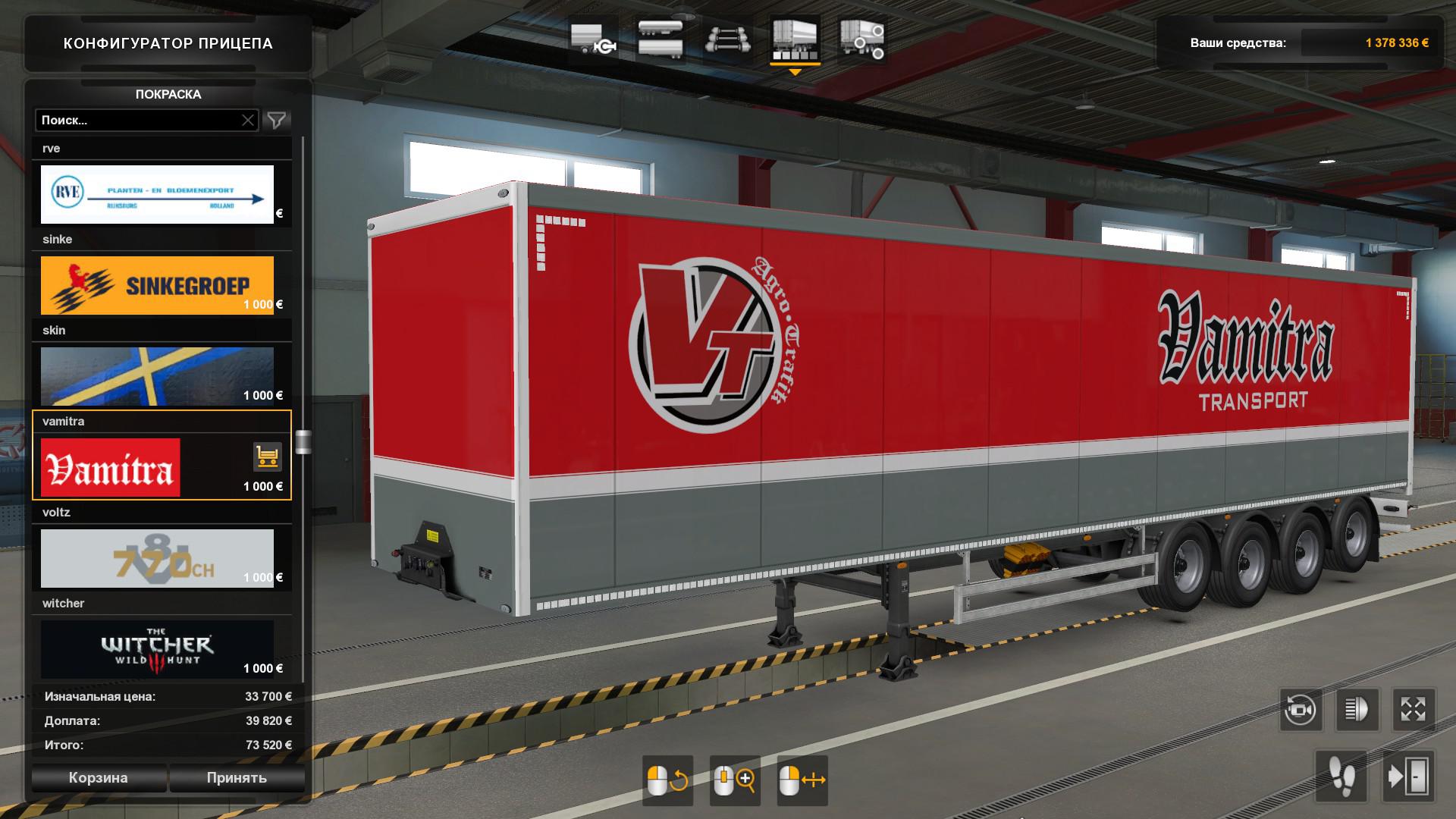Reset the camera view
This screenshot has width=1456, height=819.
(x=1300, y=710)
